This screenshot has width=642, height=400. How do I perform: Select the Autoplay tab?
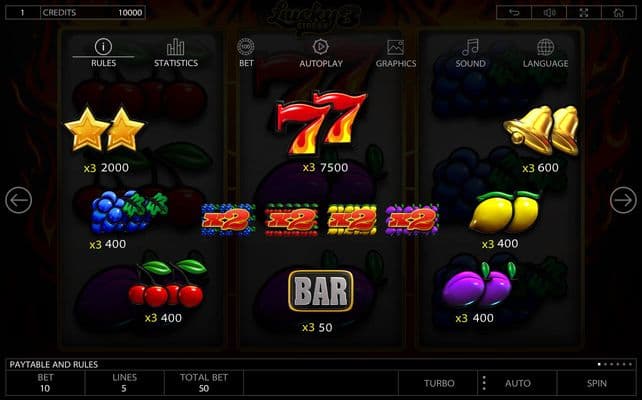(321, 53)
